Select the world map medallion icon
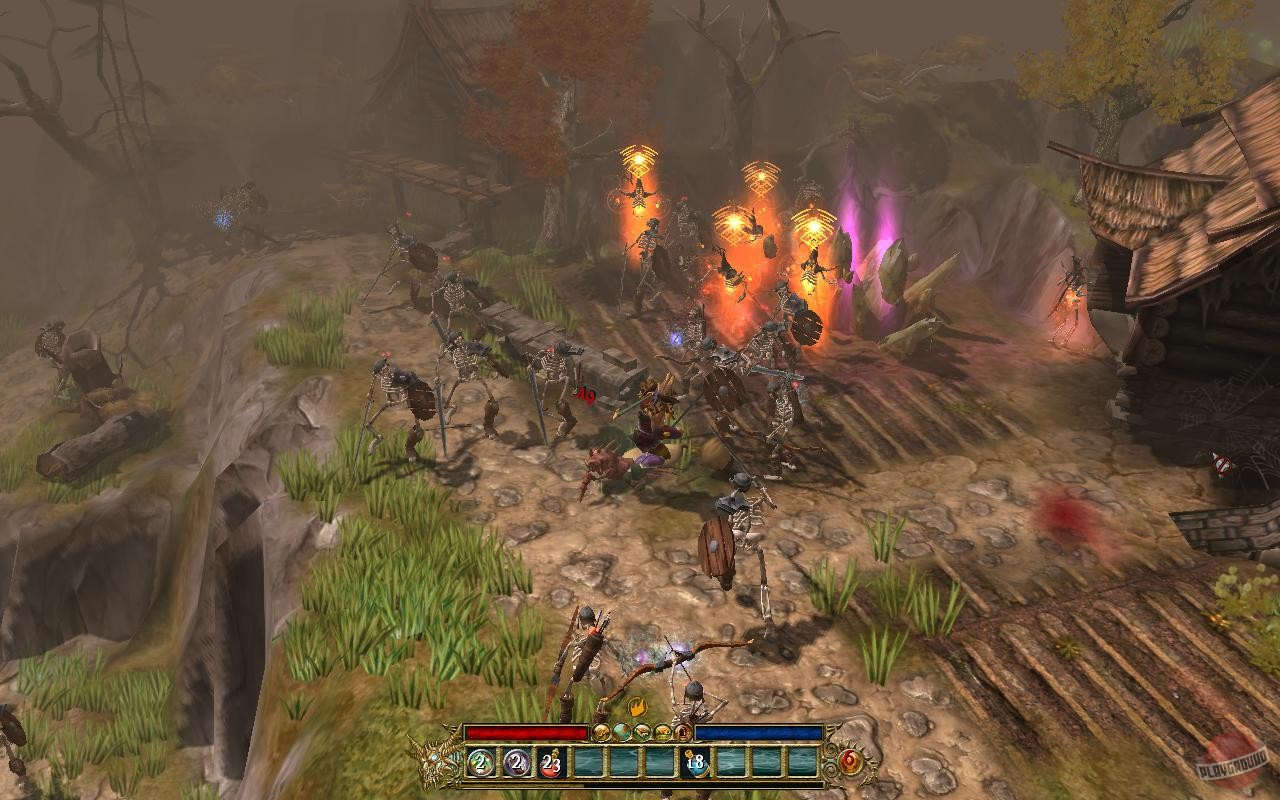The width and height of the screenshot is (1280, 800). pyautogui.click(x=622, y=733)
